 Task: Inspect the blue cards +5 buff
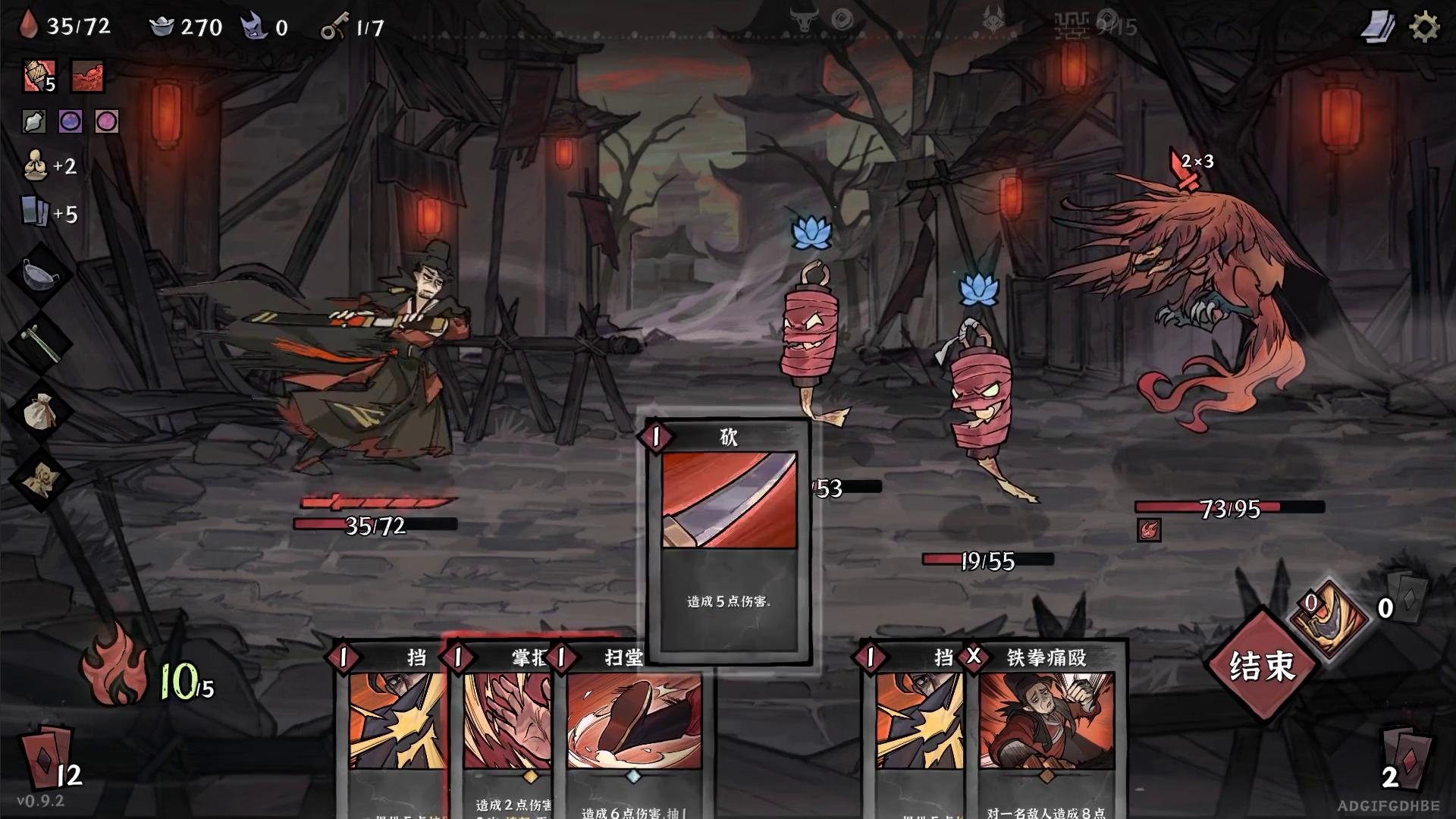[x=34, y=212]
